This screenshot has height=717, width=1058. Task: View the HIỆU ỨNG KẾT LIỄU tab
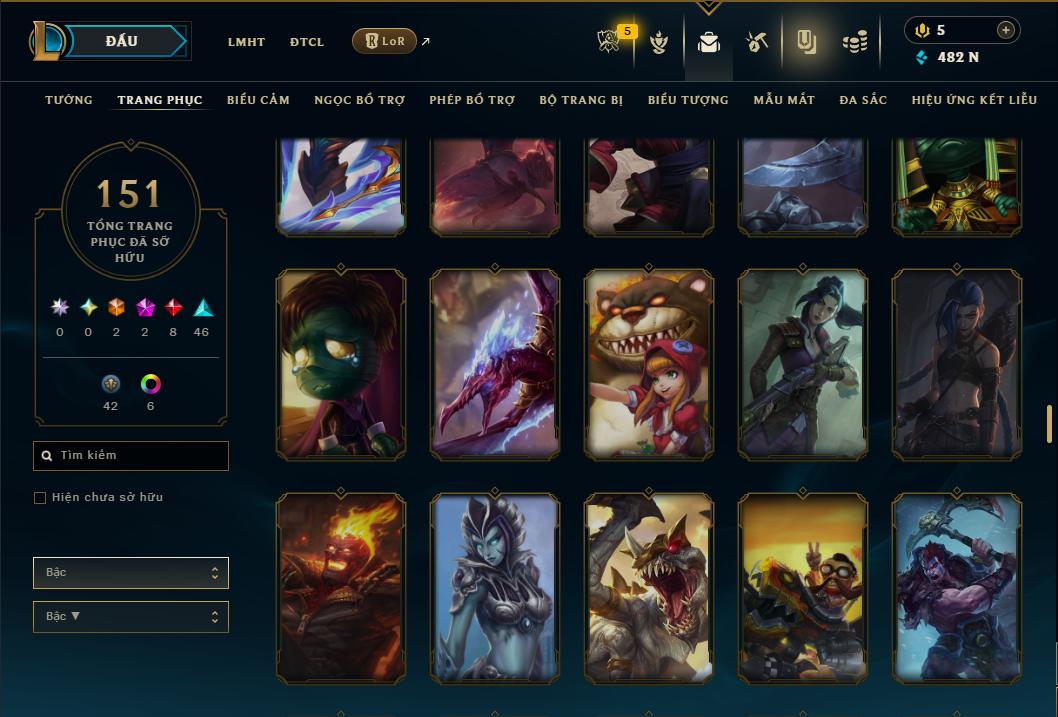(974, 100)
